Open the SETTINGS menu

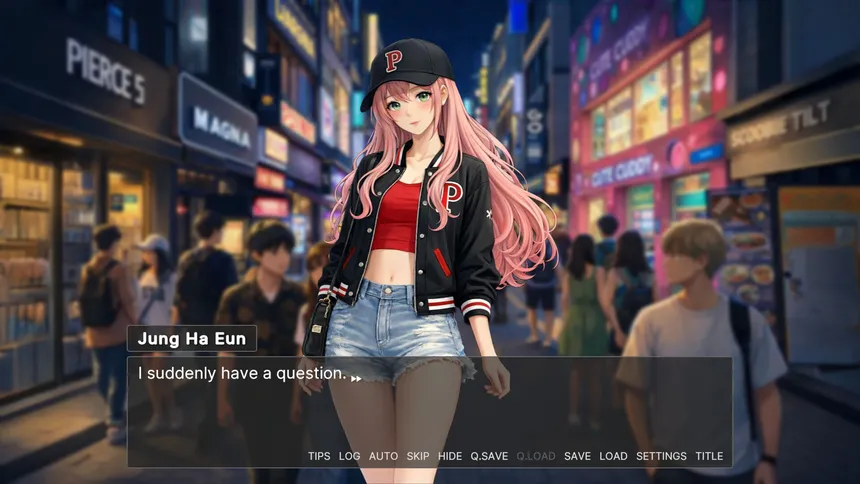coord(661,456)
